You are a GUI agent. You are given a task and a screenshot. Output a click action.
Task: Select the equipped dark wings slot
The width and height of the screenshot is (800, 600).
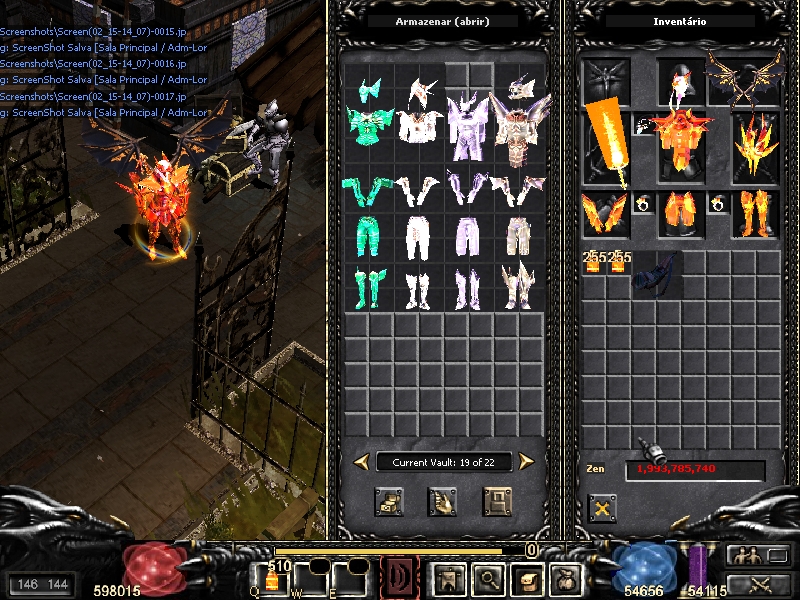pos(743,78)
